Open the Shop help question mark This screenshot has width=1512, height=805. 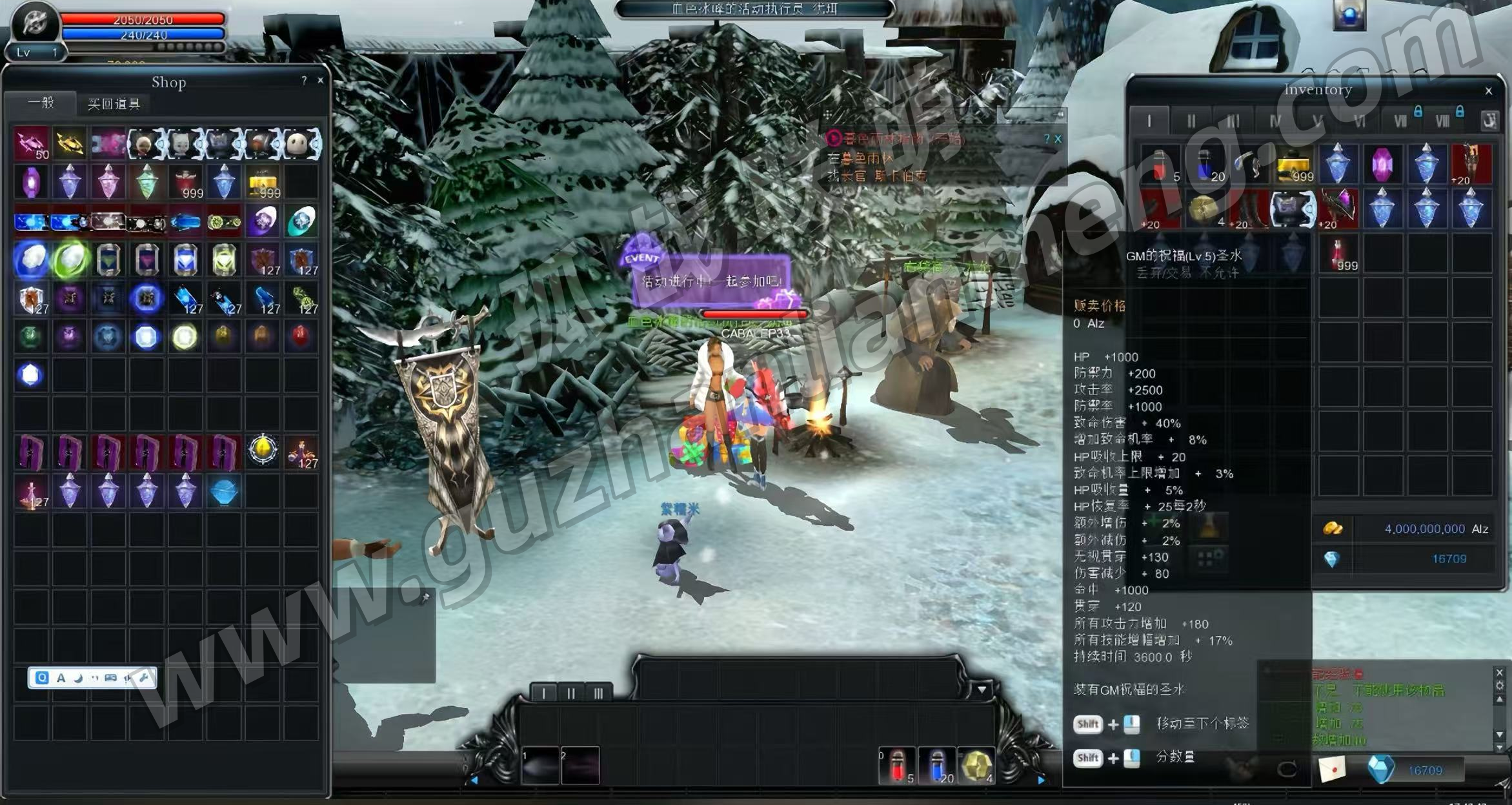(x=304, y=81)
